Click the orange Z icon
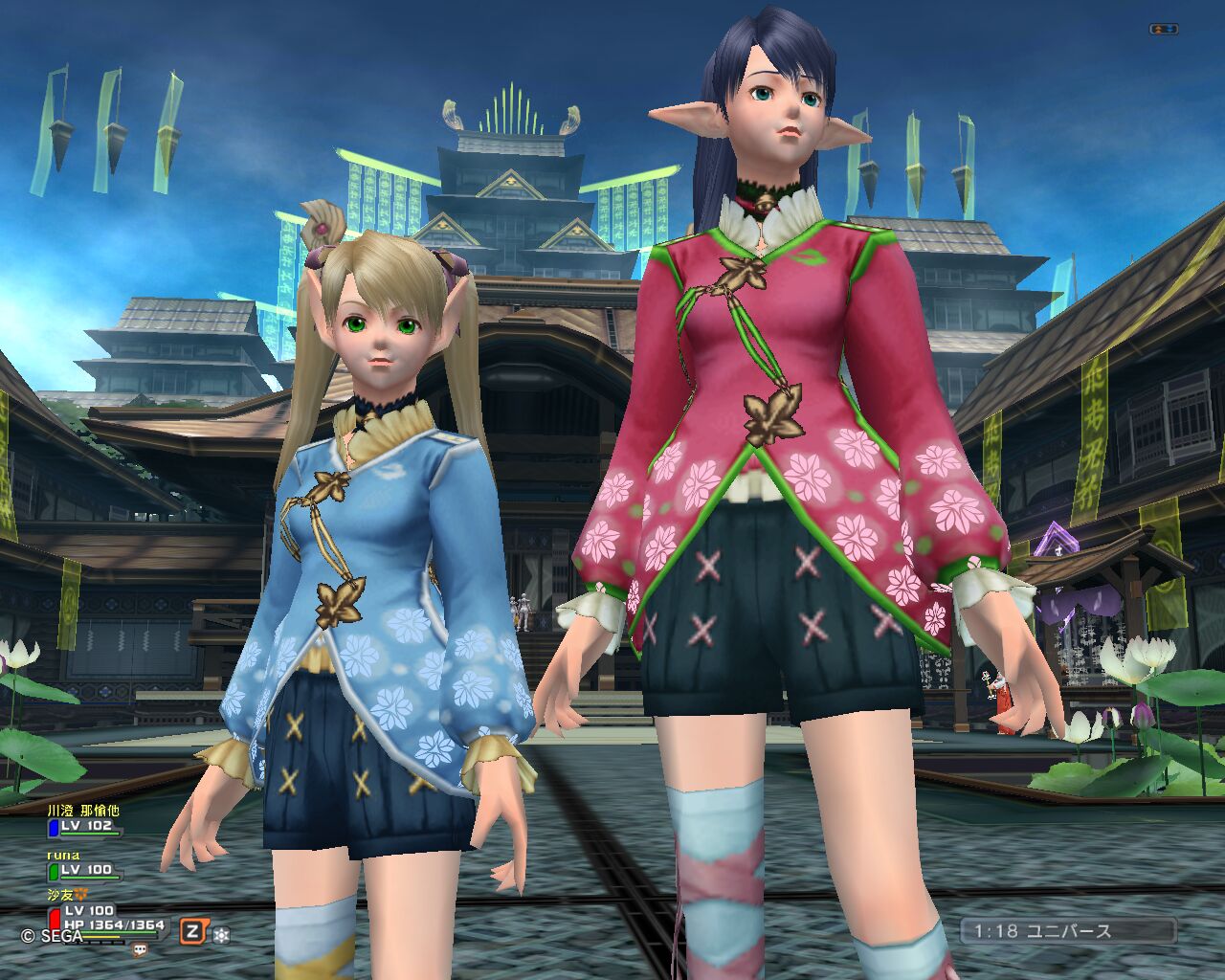The width and height of the screenshot is (1225, 980). (194, 931)
